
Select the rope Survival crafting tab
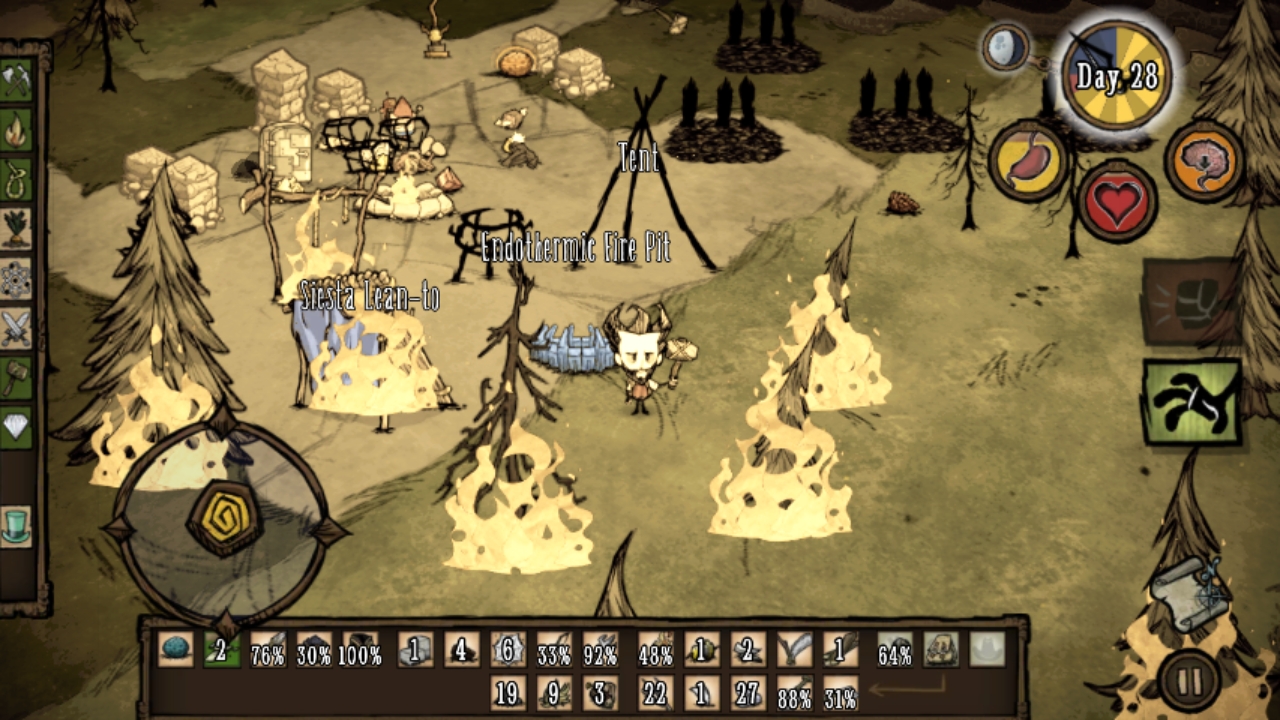[17, 179]
